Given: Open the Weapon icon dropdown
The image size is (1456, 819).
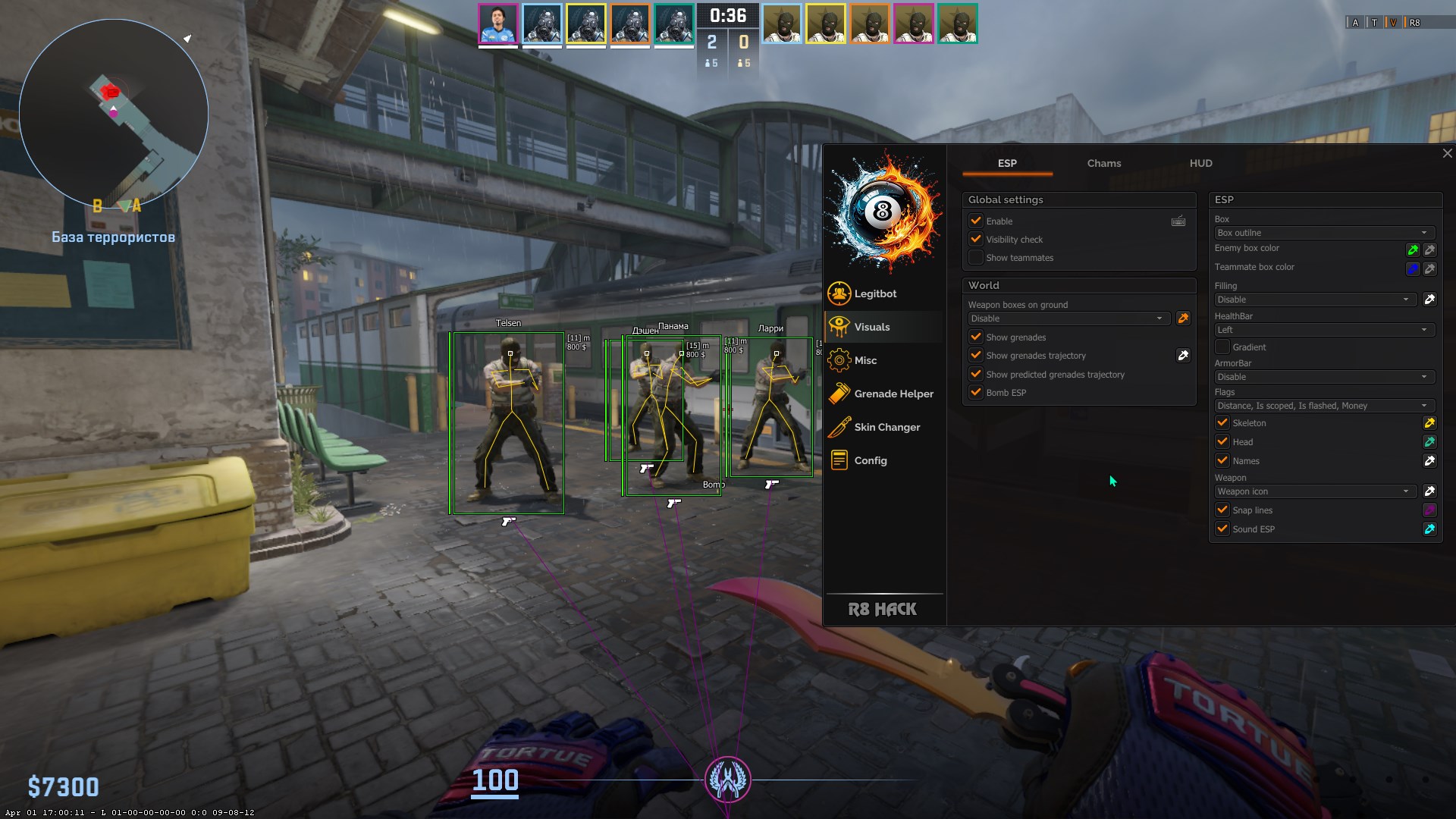Looking at the screenshot, I should (x=1313, y=491).
